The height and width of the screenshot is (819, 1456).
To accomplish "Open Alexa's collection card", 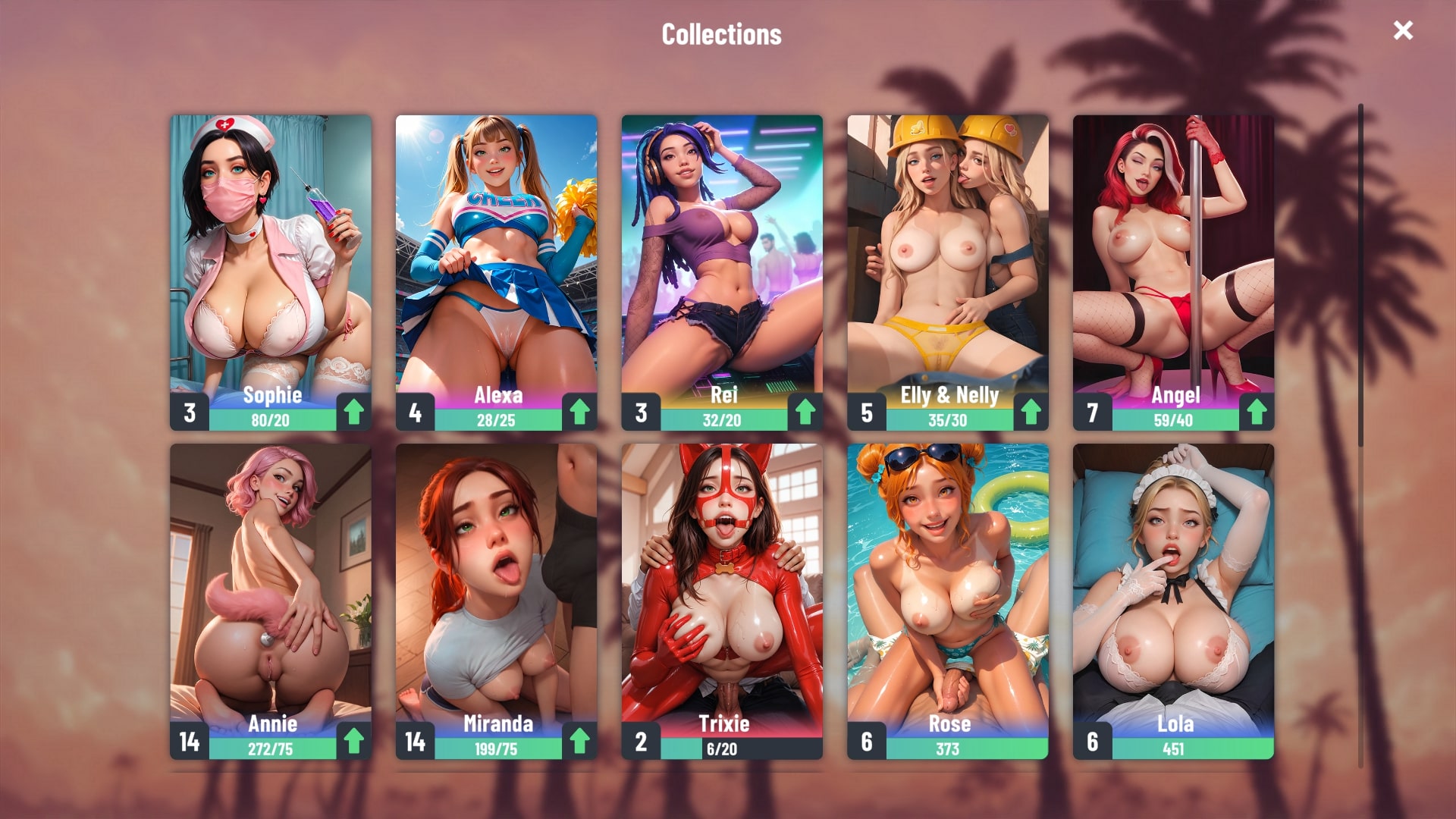I will 496,258.
